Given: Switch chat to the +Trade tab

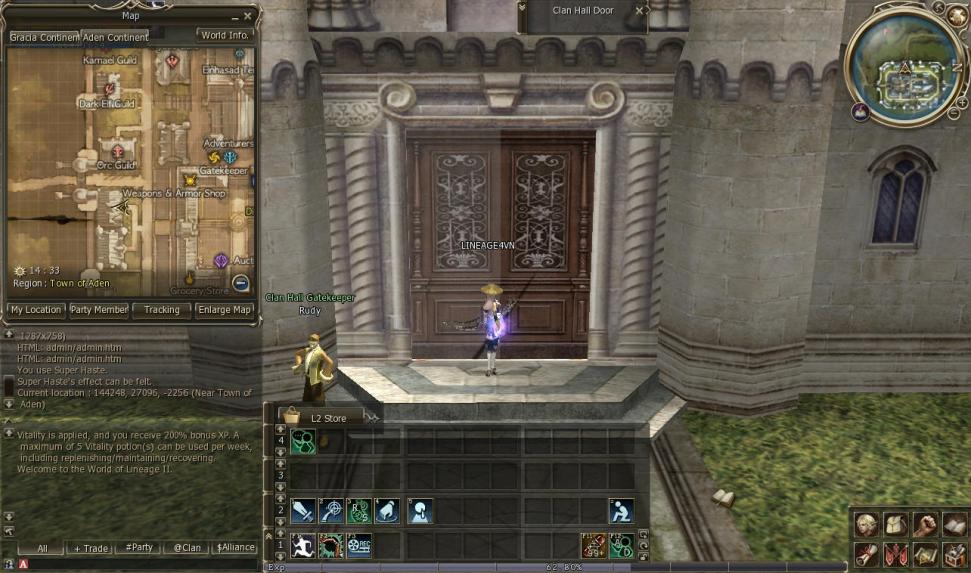Looking at the screenshot, I should pos(91,548).
